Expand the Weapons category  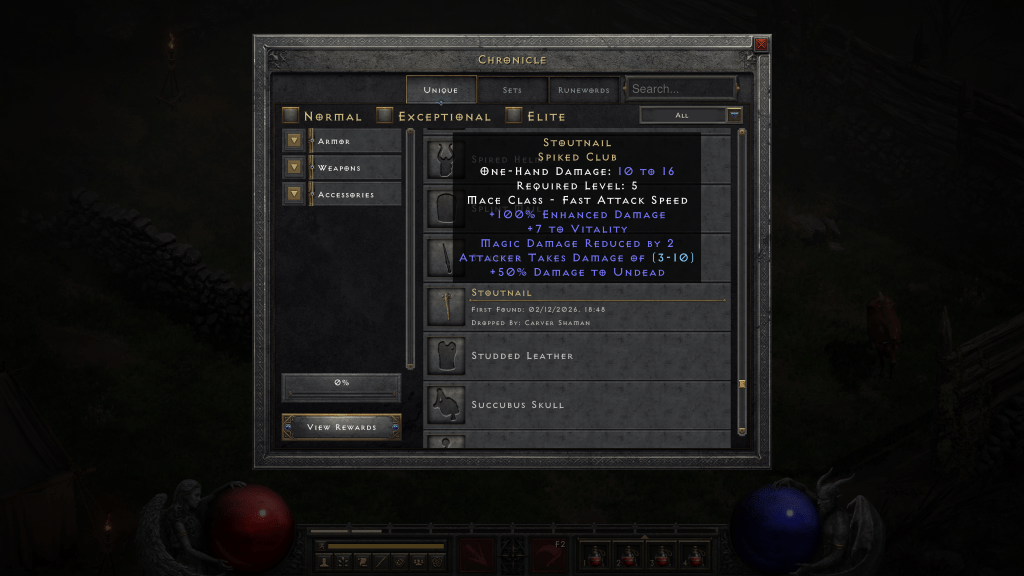pyautogui.click(x=294, y=167)
